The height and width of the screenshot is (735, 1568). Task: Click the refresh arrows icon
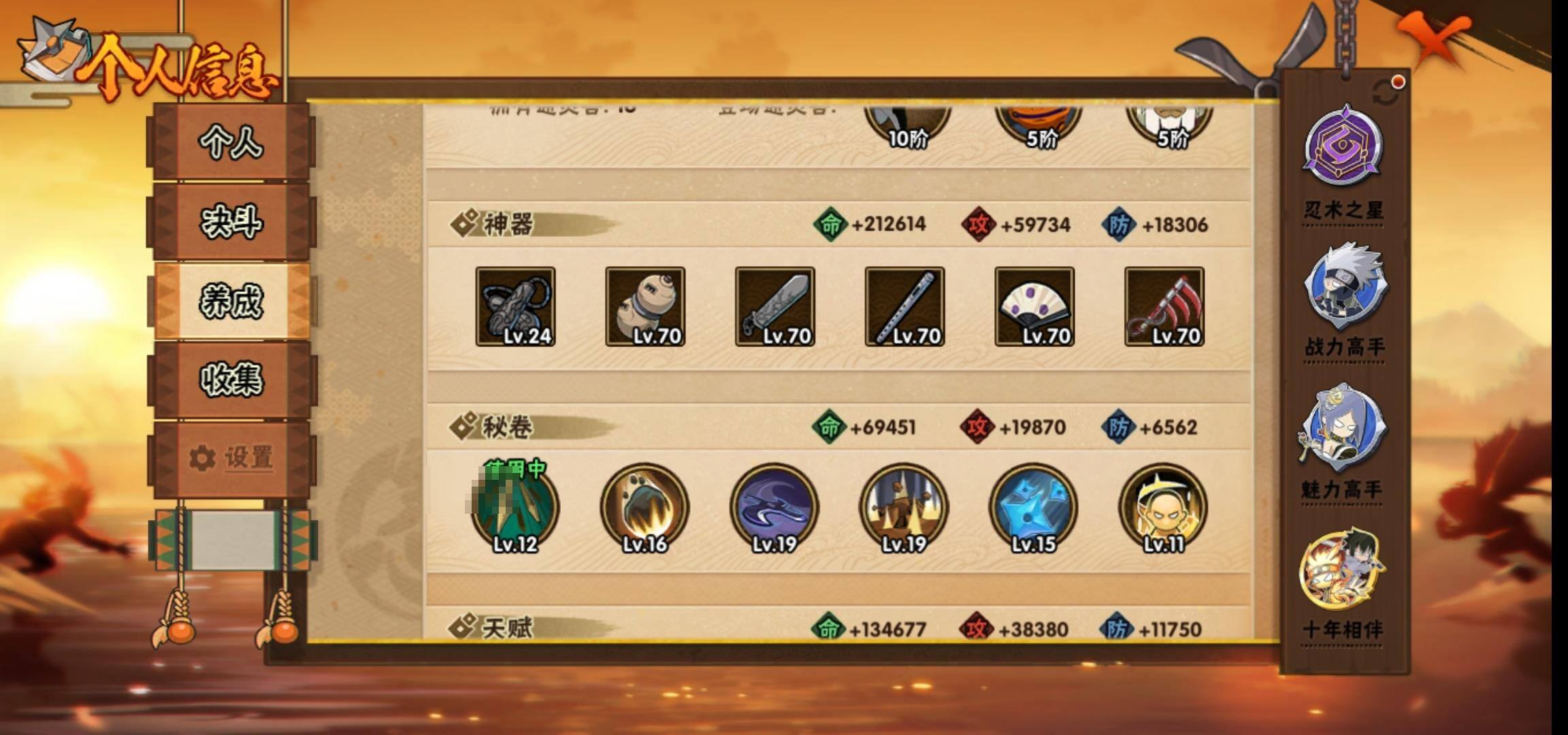pos(1386,93)
